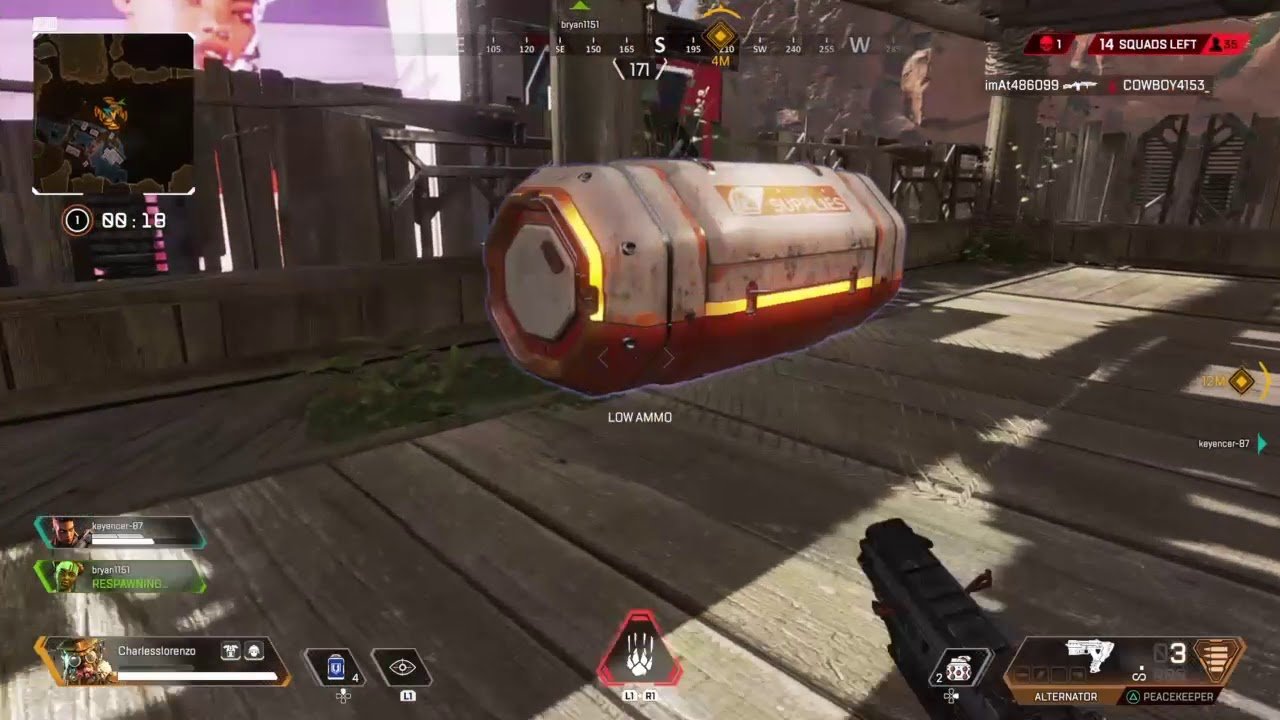The image size is (1280, 720).
Task: Select teammate keyencer-87's squad card
Action: tap(120, 531)
